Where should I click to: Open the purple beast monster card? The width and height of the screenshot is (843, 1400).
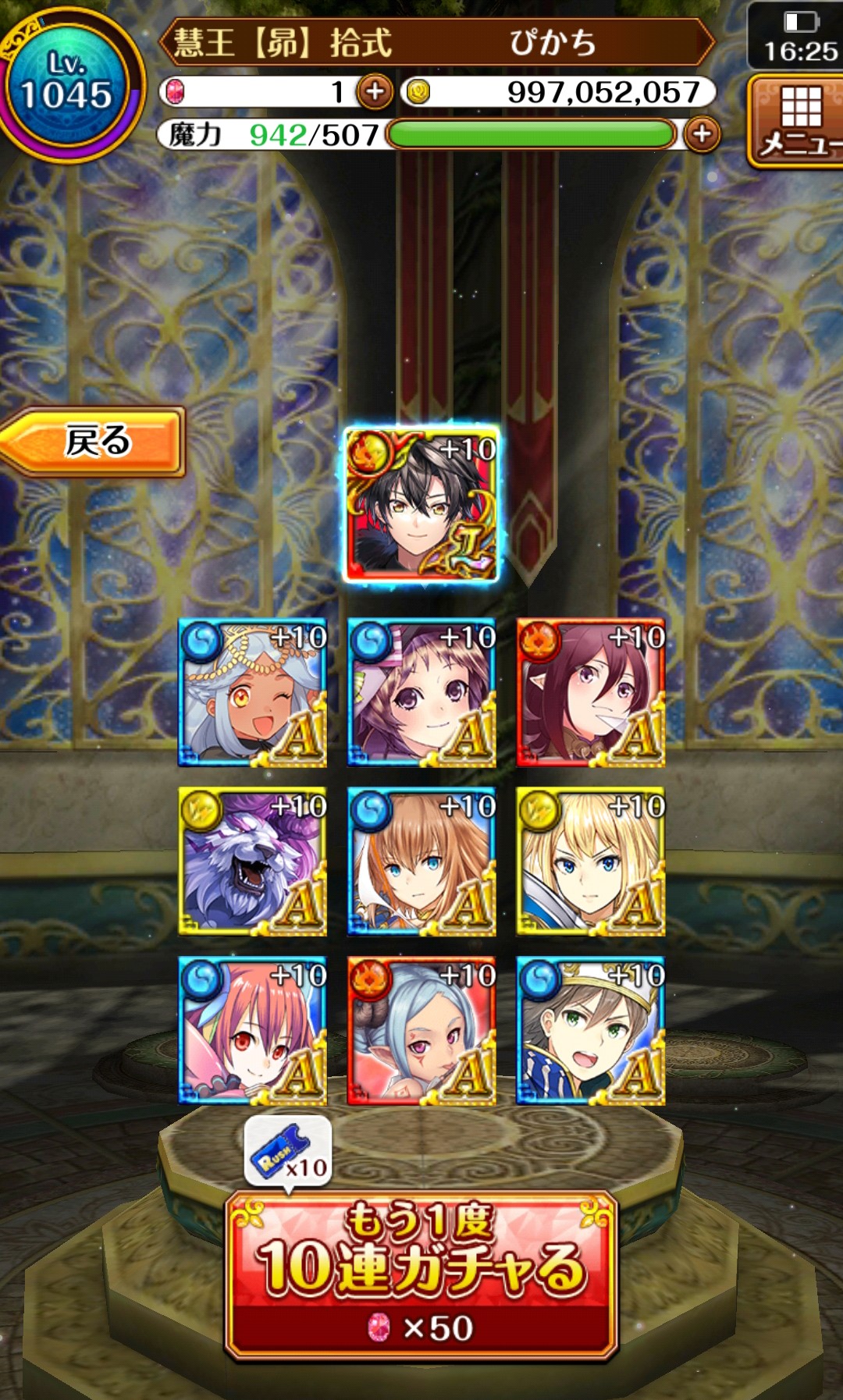pyautogui.click(x=252, y=862)
